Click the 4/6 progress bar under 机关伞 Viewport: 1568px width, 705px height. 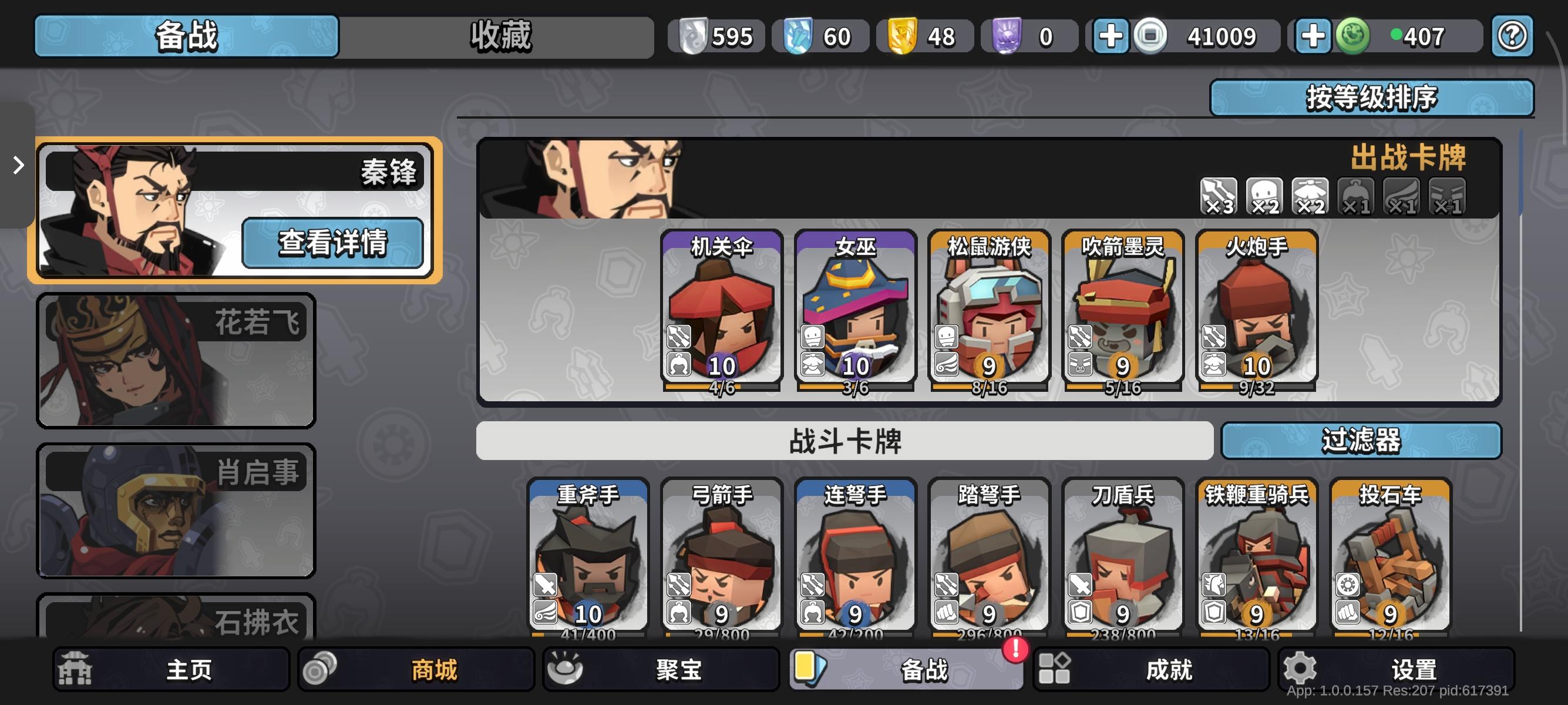tap(721, 387)
